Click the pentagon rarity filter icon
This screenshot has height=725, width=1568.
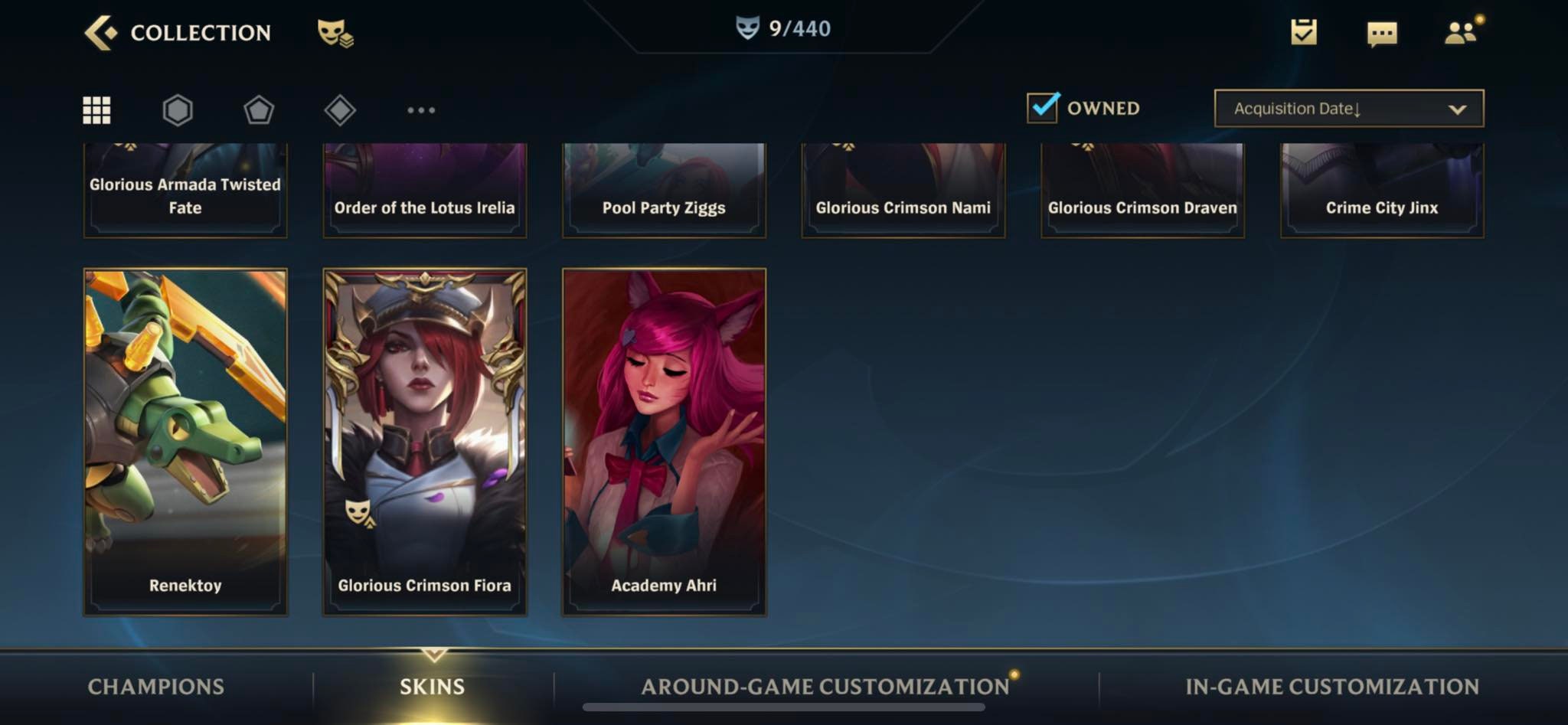(259, 109)
